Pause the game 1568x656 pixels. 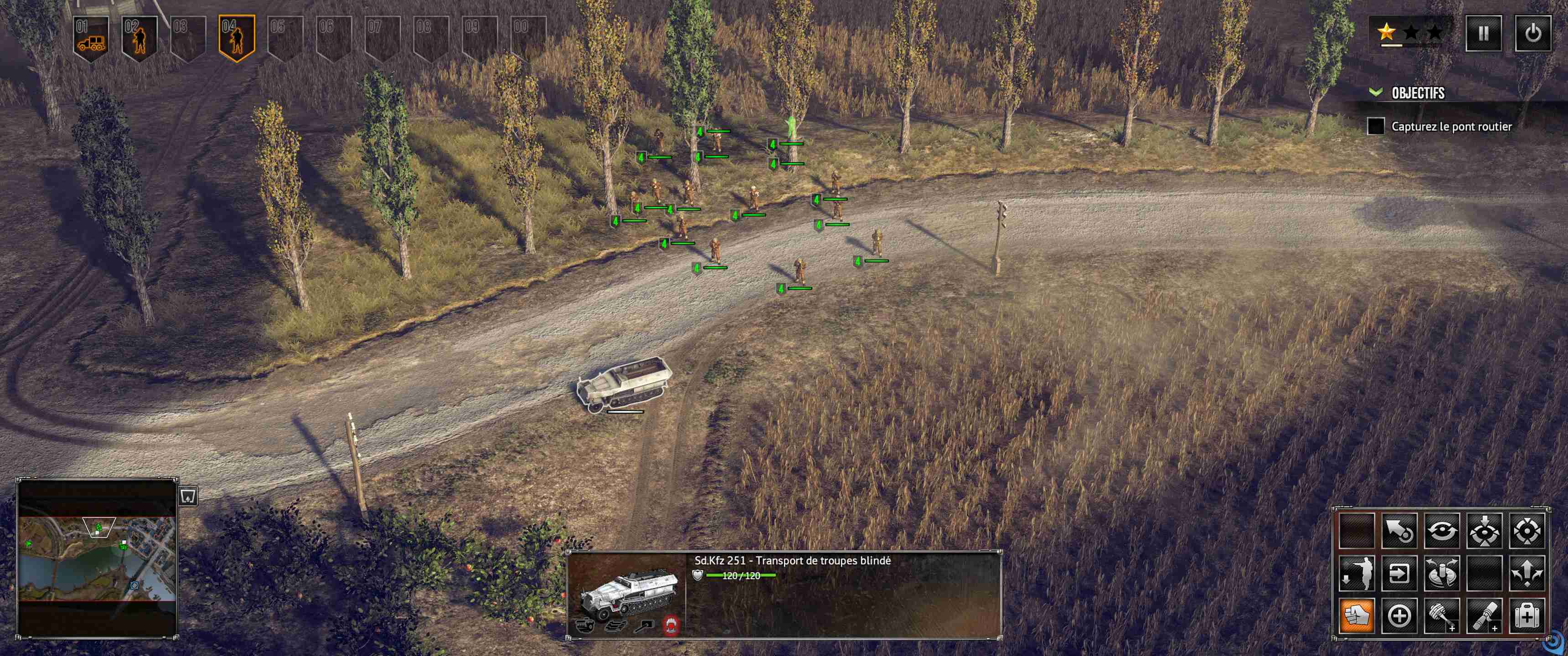click(x=1483, y=33)
